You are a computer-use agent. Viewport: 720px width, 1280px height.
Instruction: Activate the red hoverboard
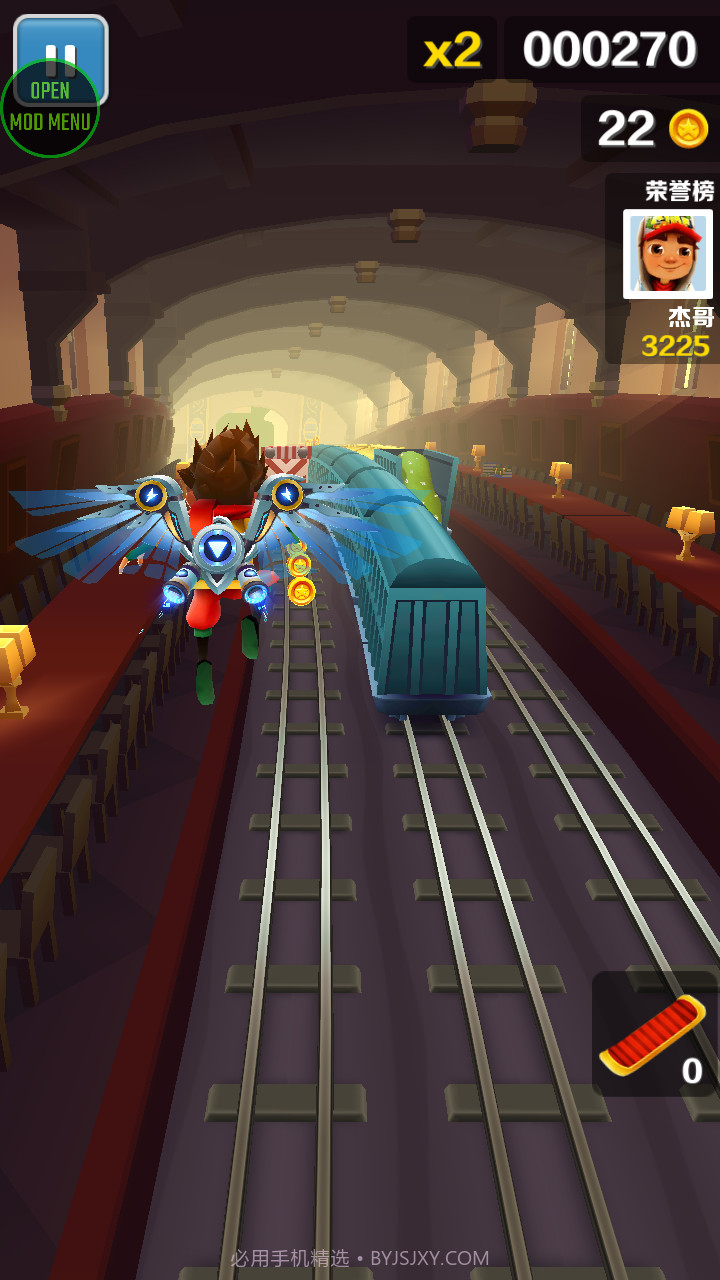click(x=654, y=1034)
